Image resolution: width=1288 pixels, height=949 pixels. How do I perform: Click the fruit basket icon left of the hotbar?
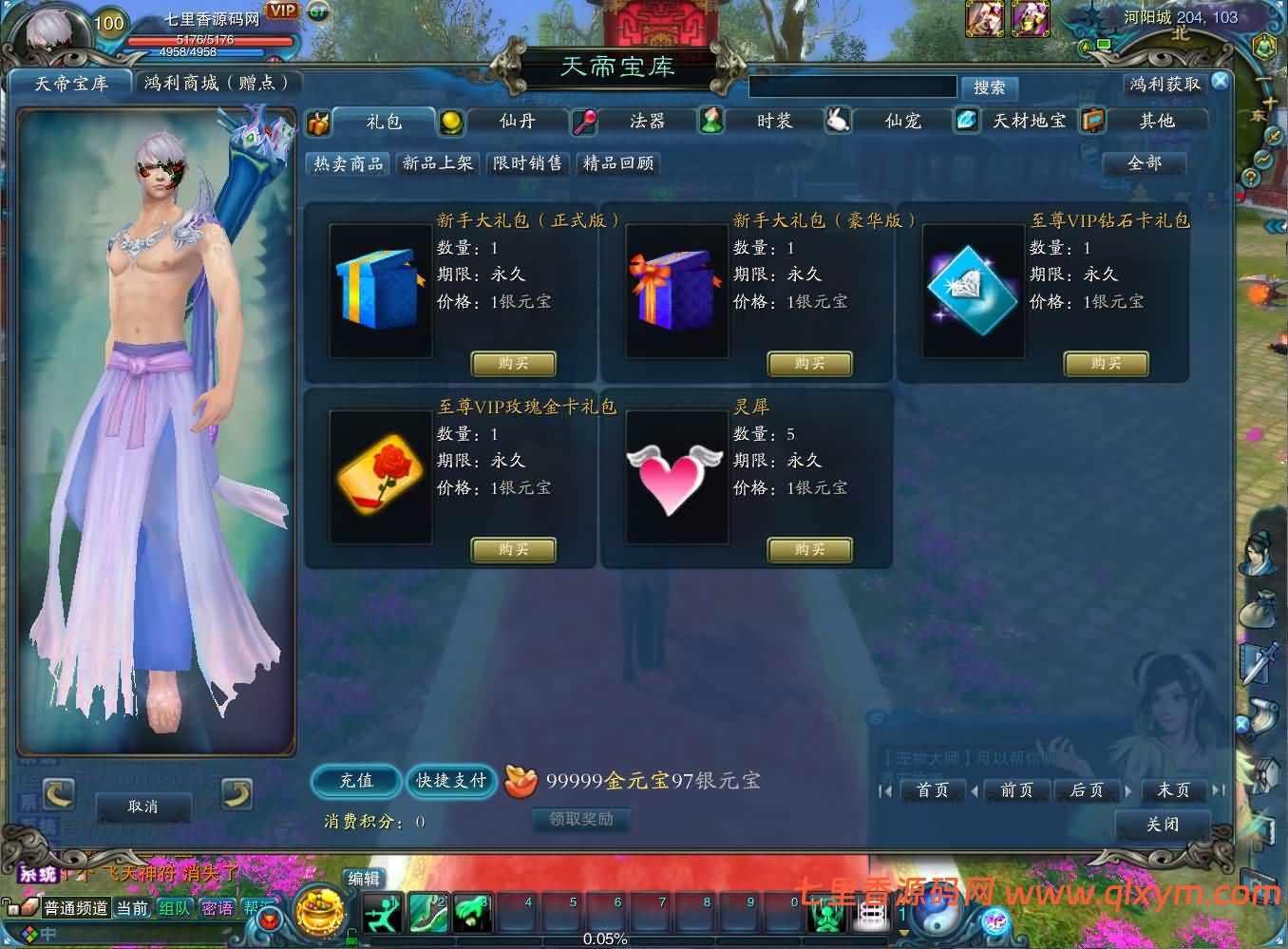(x=320, y=913)
